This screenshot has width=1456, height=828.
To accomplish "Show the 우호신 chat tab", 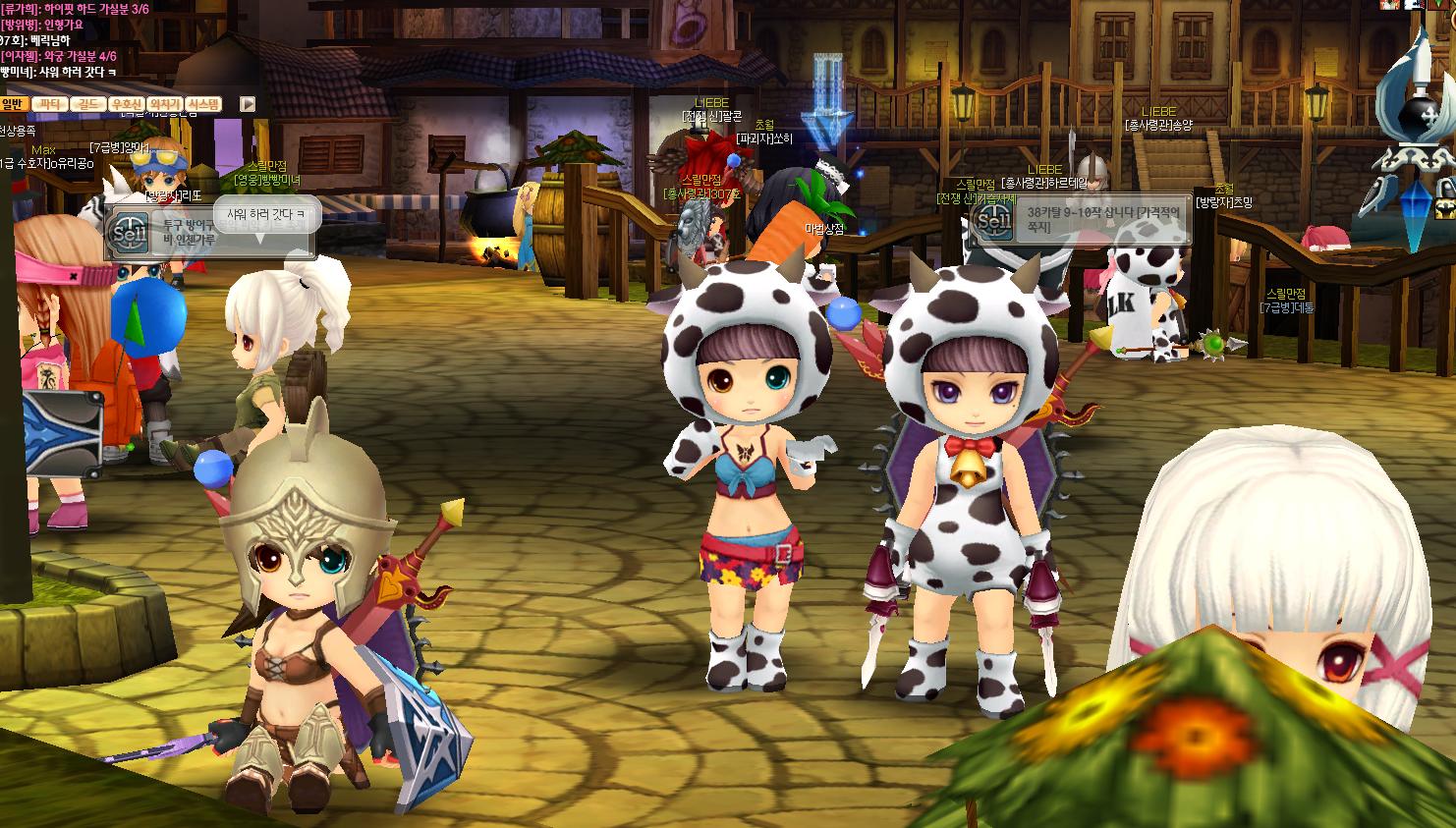I will pyautogui.click(x=127, y=104).
